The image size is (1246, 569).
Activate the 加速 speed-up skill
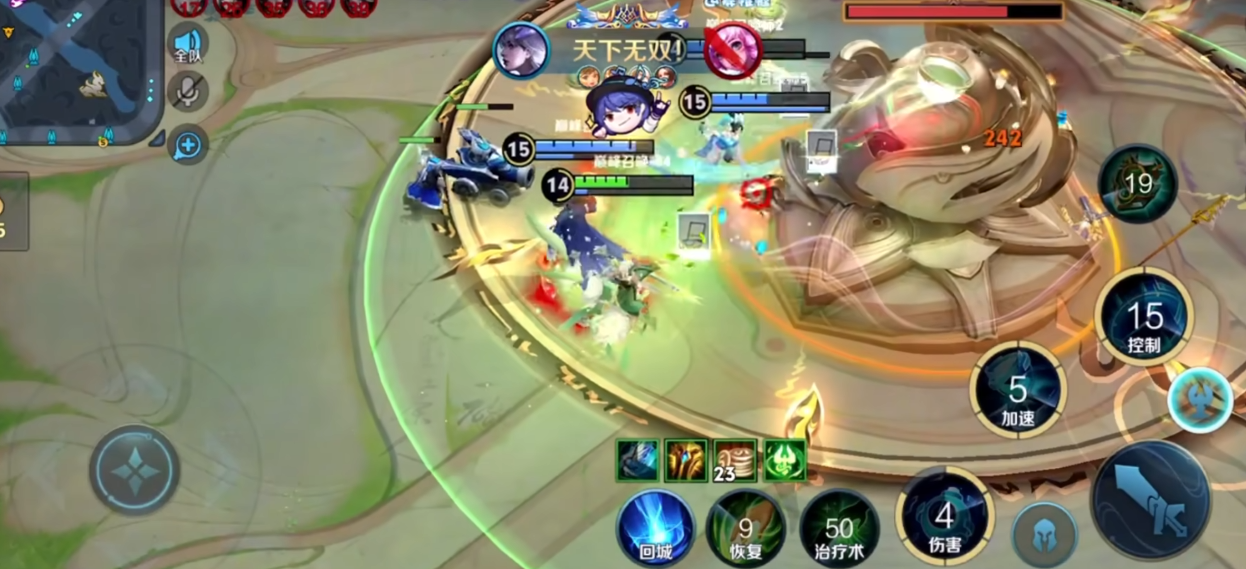1018,390
